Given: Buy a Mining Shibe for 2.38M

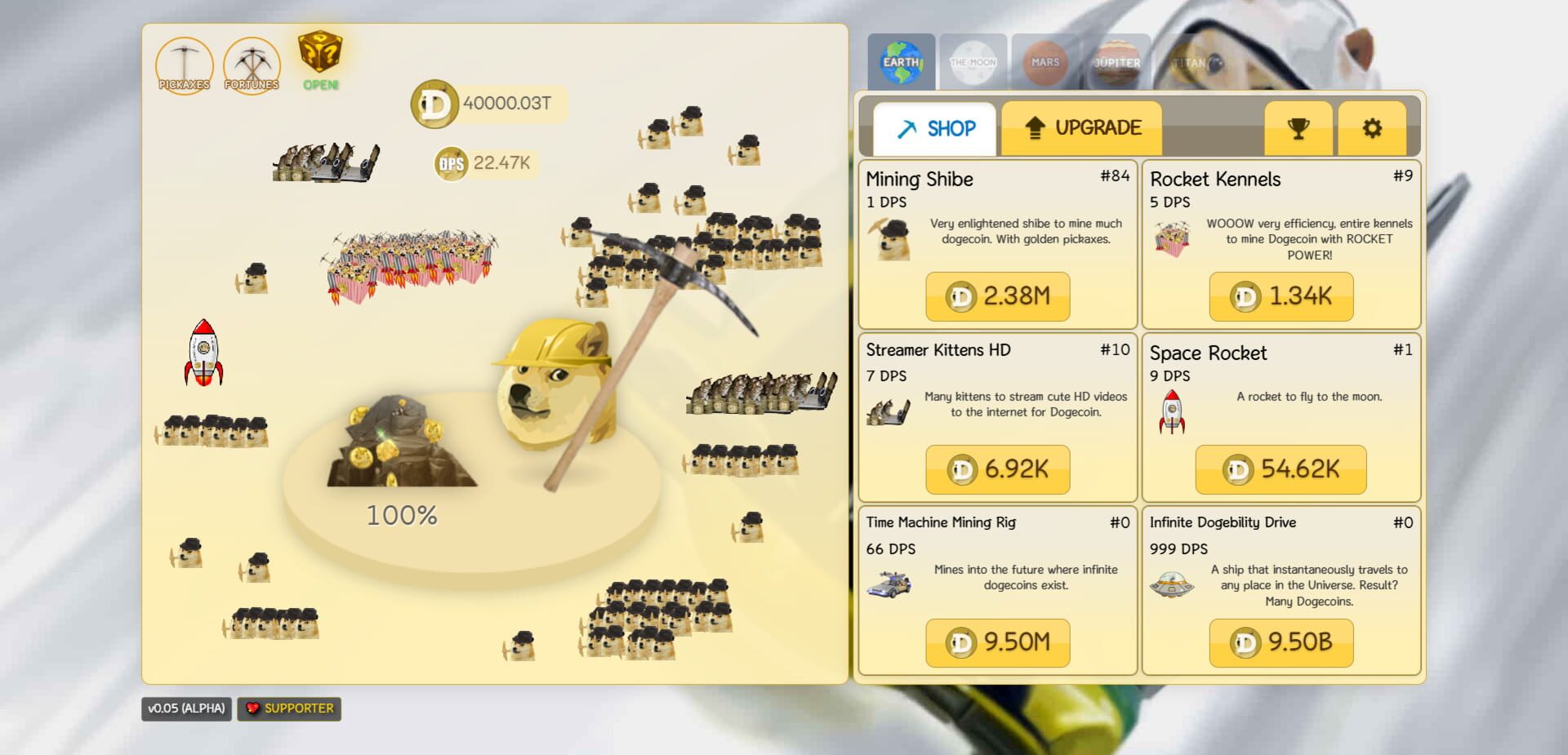Looking at the screenshot, I should coord(997,296).
